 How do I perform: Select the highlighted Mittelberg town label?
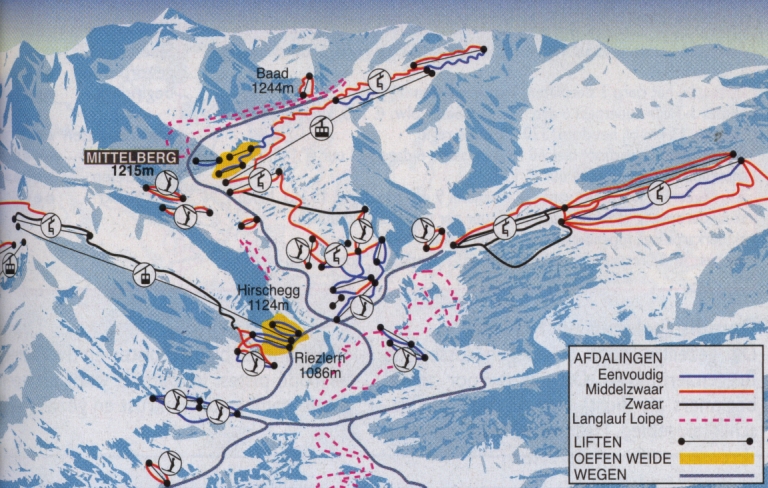click(x=133, y=158)
